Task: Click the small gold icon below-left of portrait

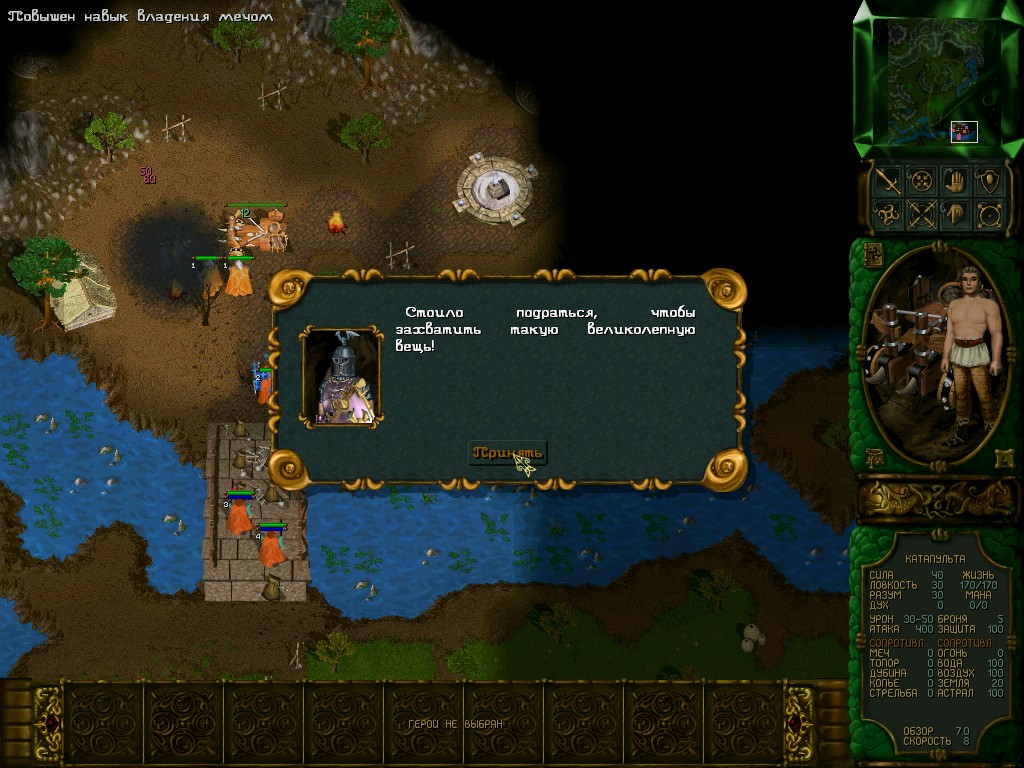Action: [x=872, y=458]
